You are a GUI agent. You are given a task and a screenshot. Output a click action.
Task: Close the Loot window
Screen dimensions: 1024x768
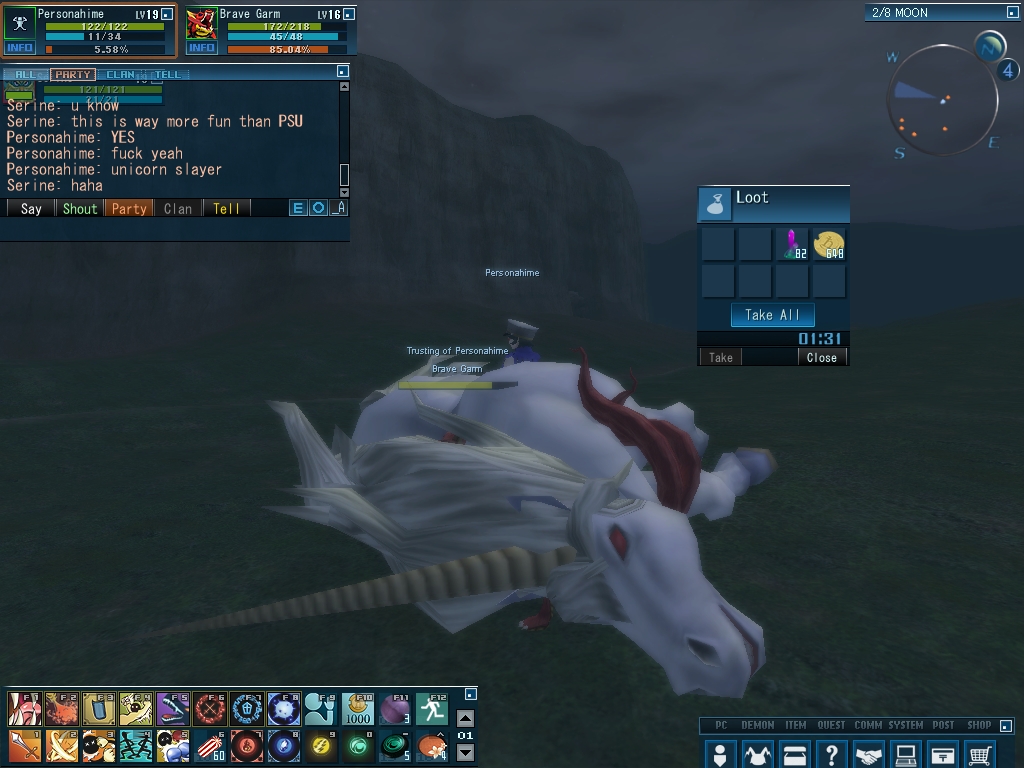point(822,357)
